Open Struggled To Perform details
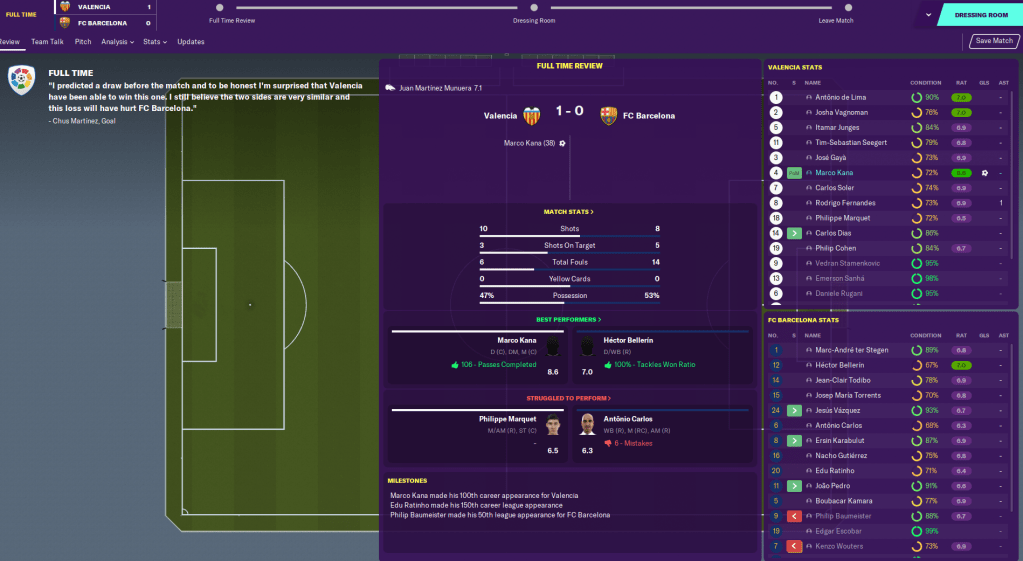This screenshot has width=1023, height=561. [x=569, y=398]
